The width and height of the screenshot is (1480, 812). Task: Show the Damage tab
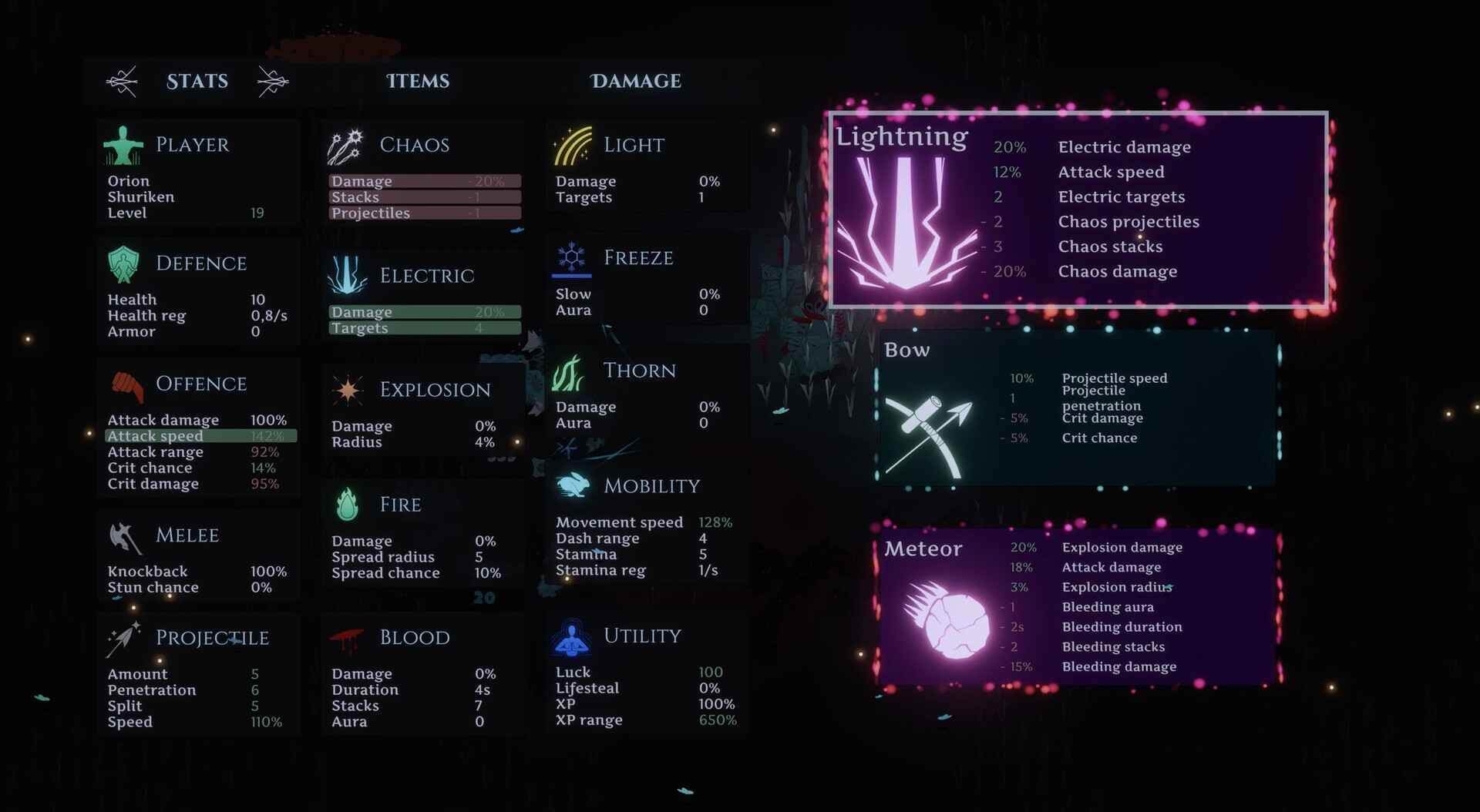pyautogui.click(x=636, y=81)
